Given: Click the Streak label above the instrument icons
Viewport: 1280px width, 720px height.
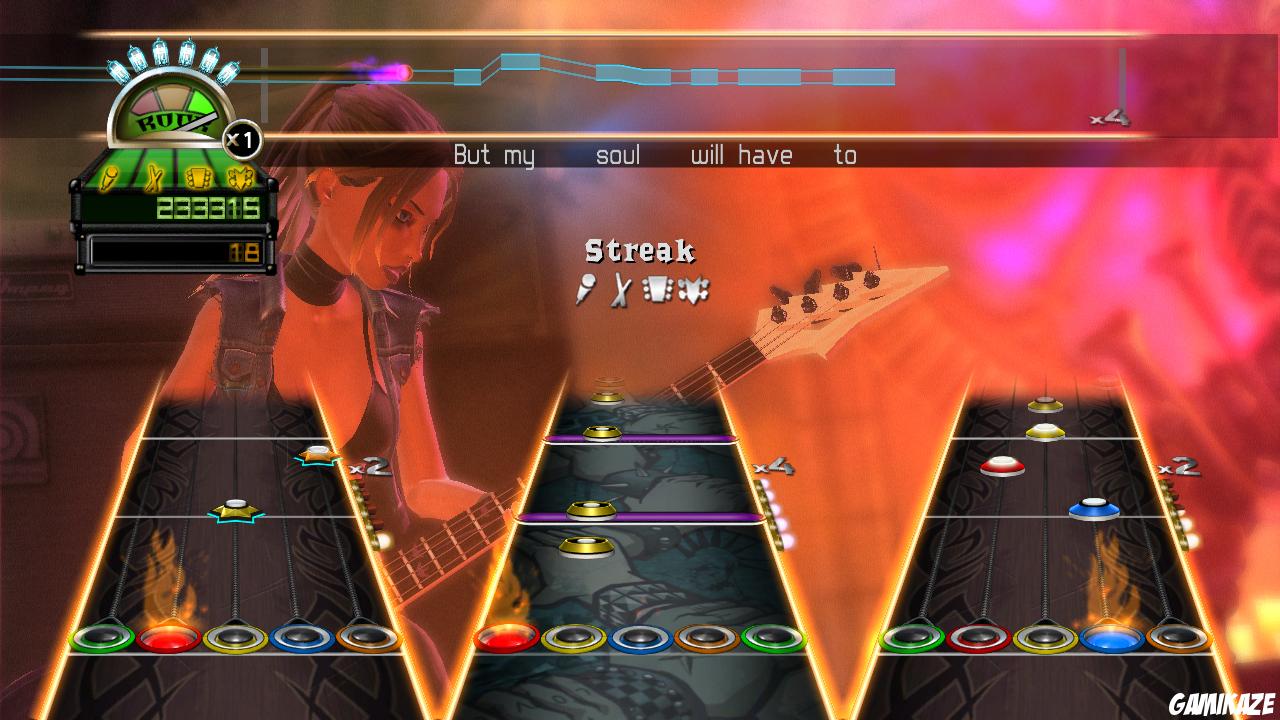Looking at the screenshot, I should click(x=639, y=250).
